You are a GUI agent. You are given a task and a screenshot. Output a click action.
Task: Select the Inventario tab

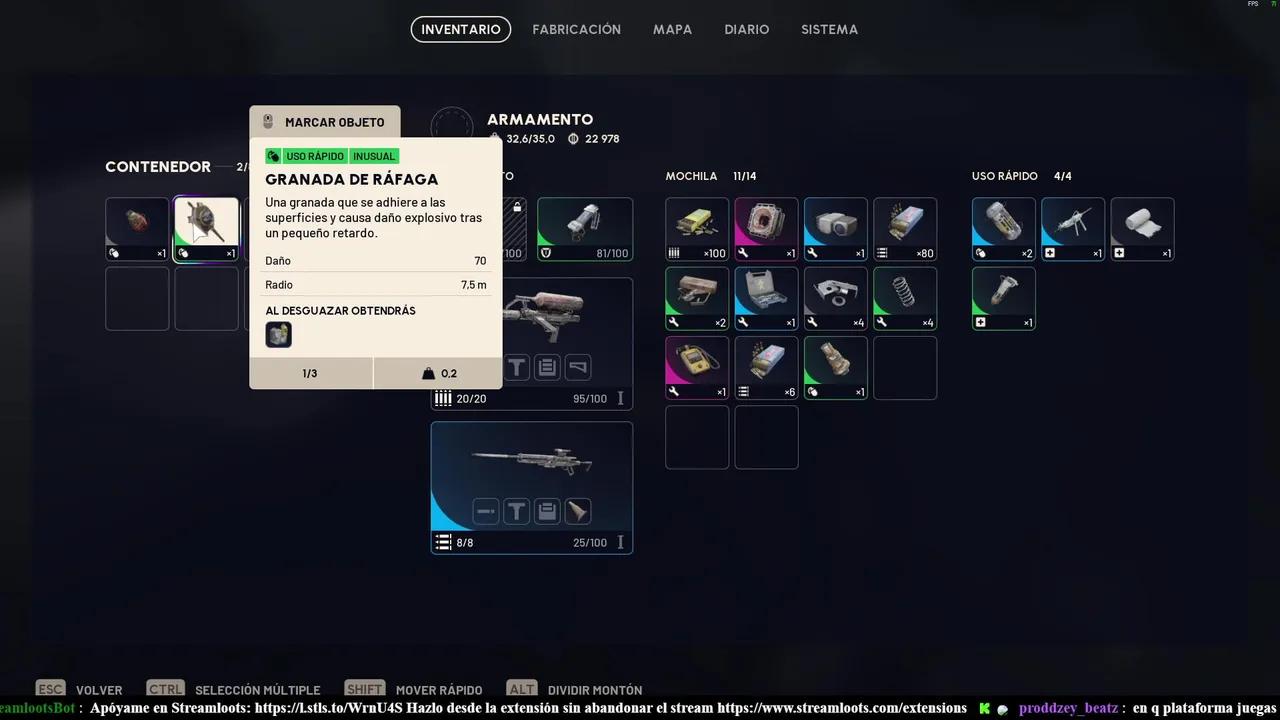point(461,30)
